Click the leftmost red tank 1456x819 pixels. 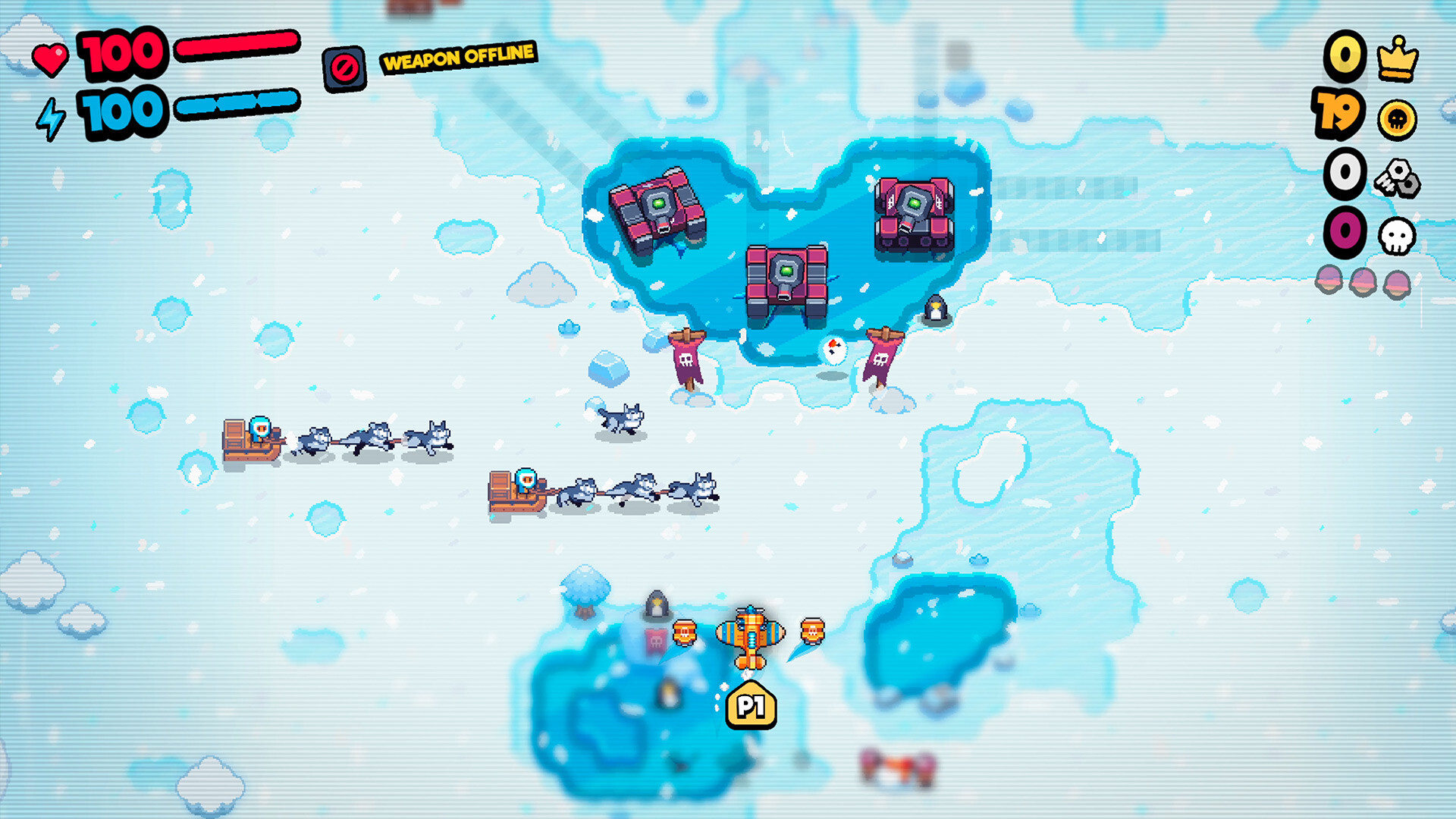(657, 205)
